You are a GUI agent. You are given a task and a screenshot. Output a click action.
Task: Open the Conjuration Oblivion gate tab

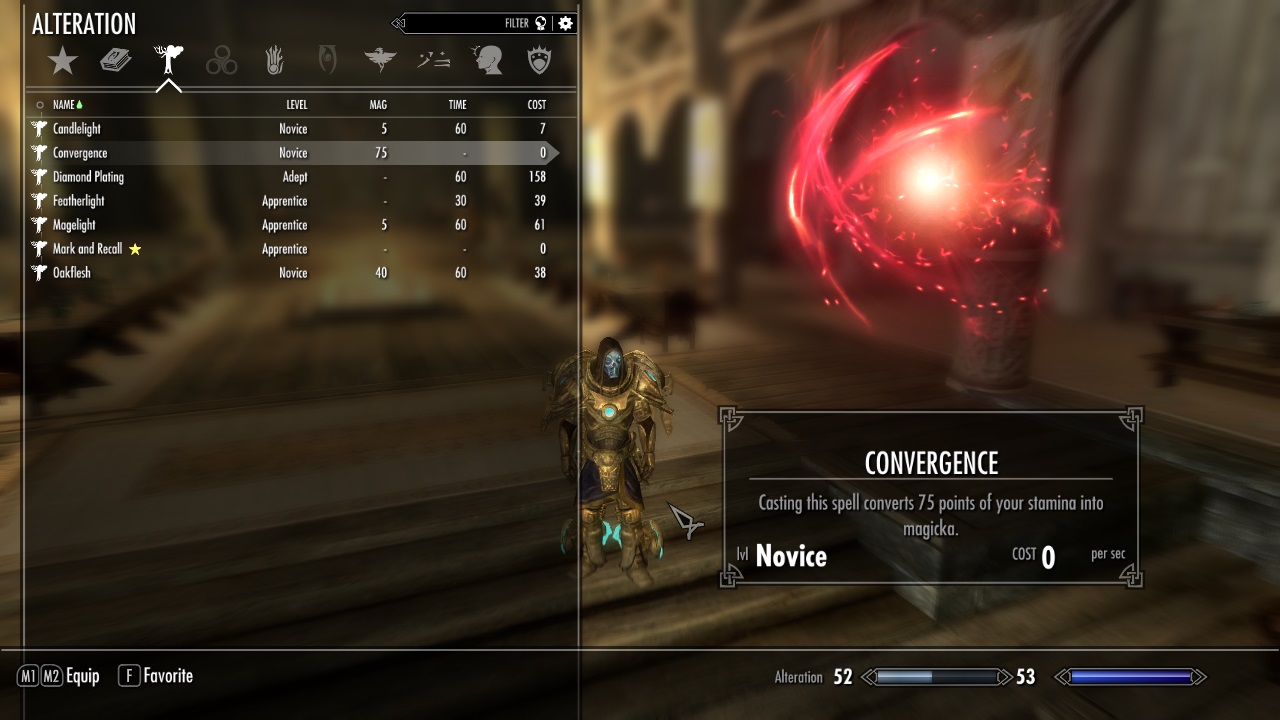tap(327, 62)
